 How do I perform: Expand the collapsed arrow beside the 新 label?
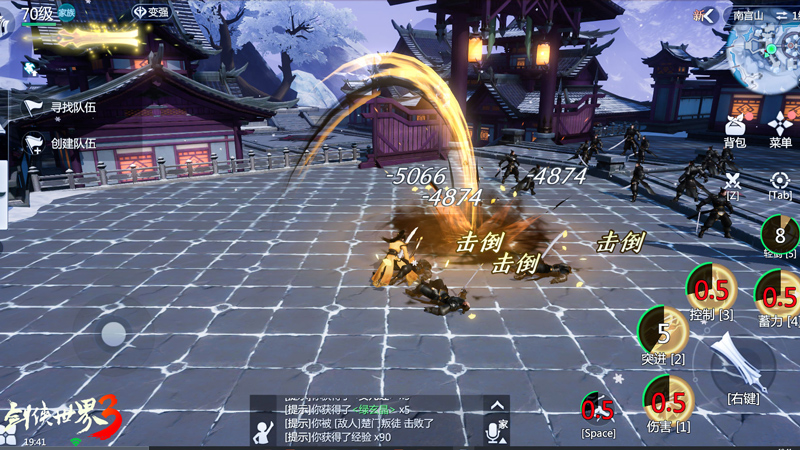(x=708, y=15)
